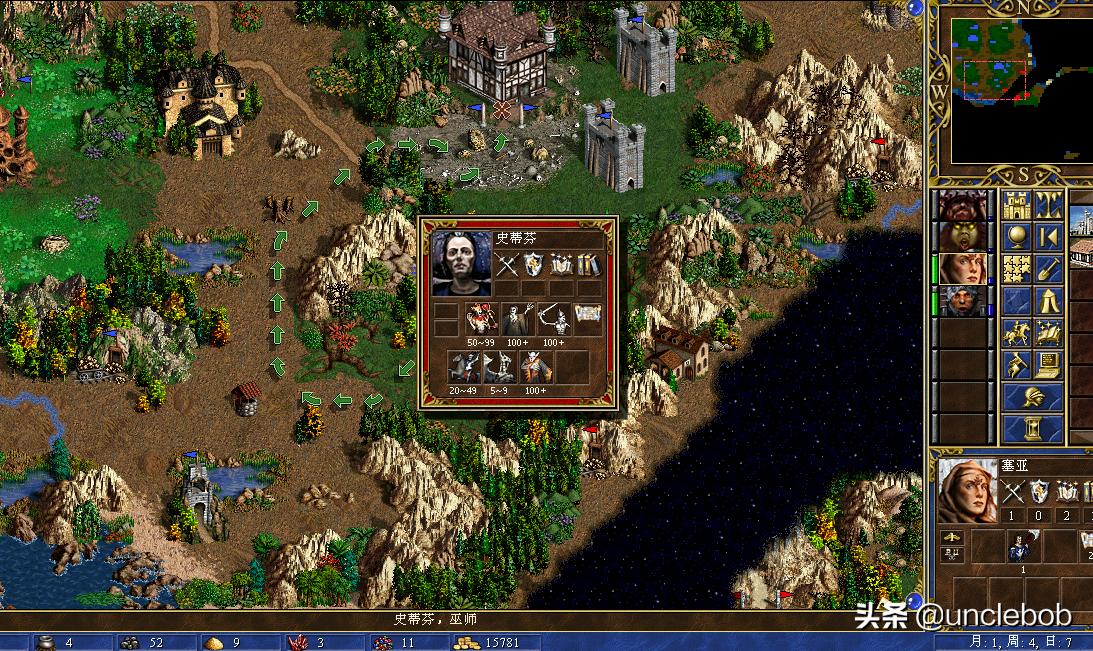The width and height of the screenshot is (1093, 651).
Task: Select the red-bearded hero at top of list
Action: pyautogui.click(x=962, y=206)
